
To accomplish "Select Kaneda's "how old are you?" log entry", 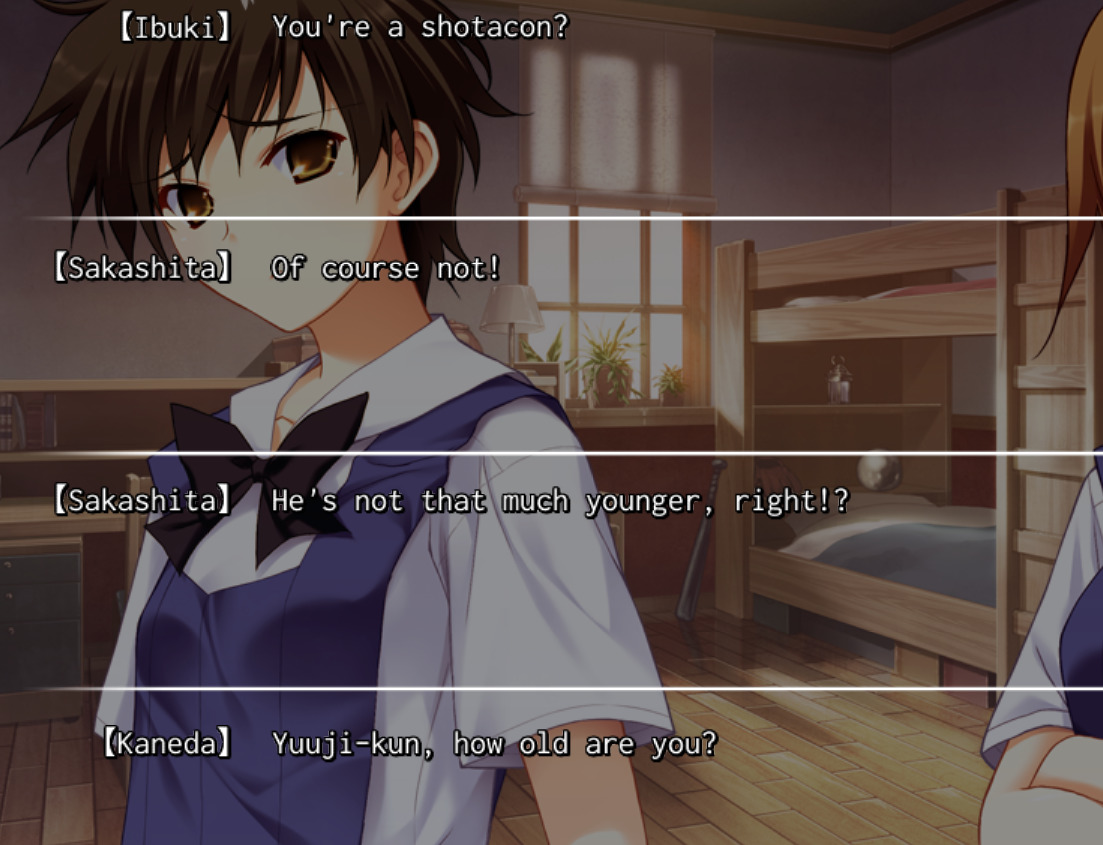I will coord(494,745).
